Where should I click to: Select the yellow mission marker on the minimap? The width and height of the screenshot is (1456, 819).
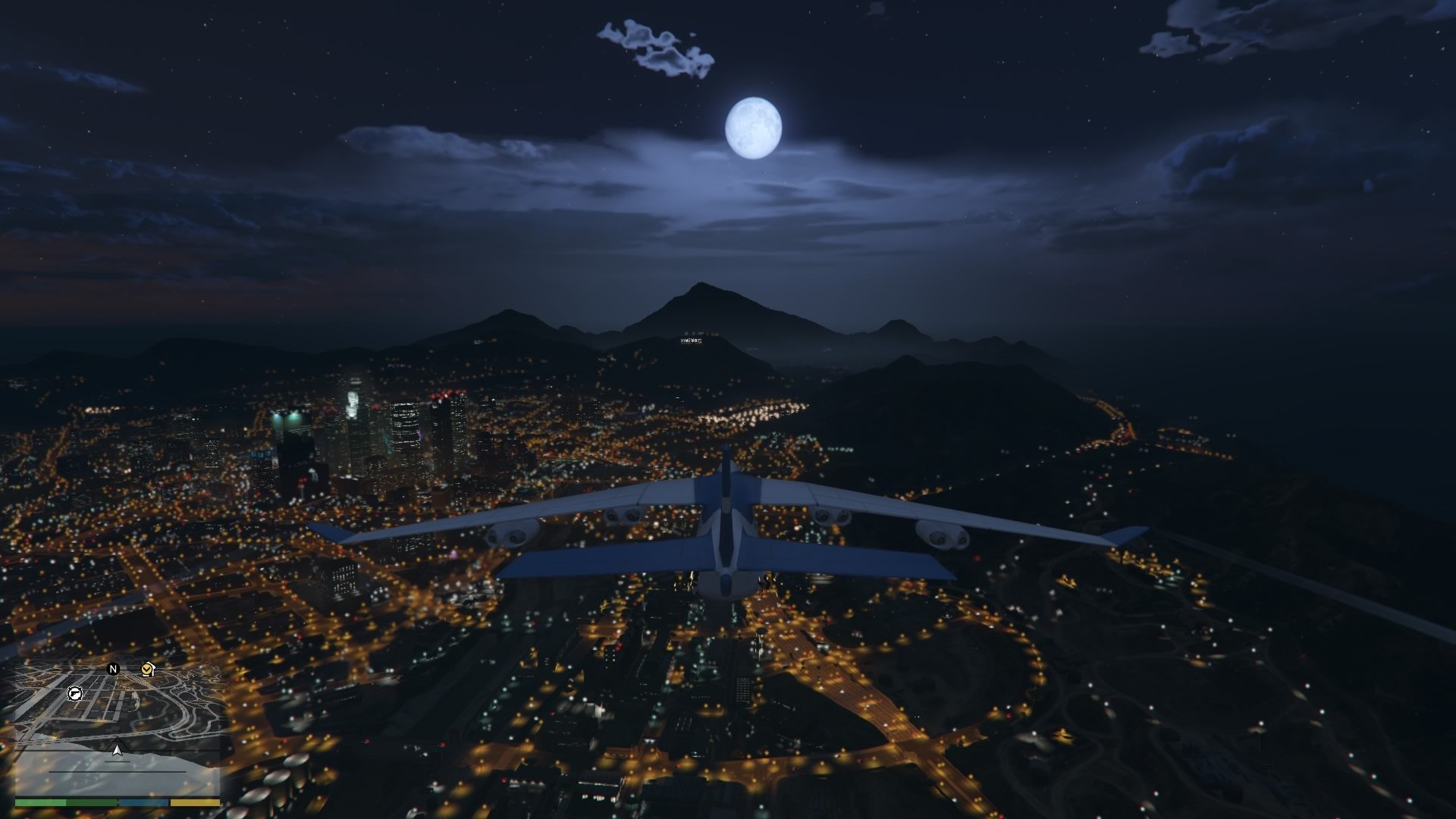[x=146, y=669]
